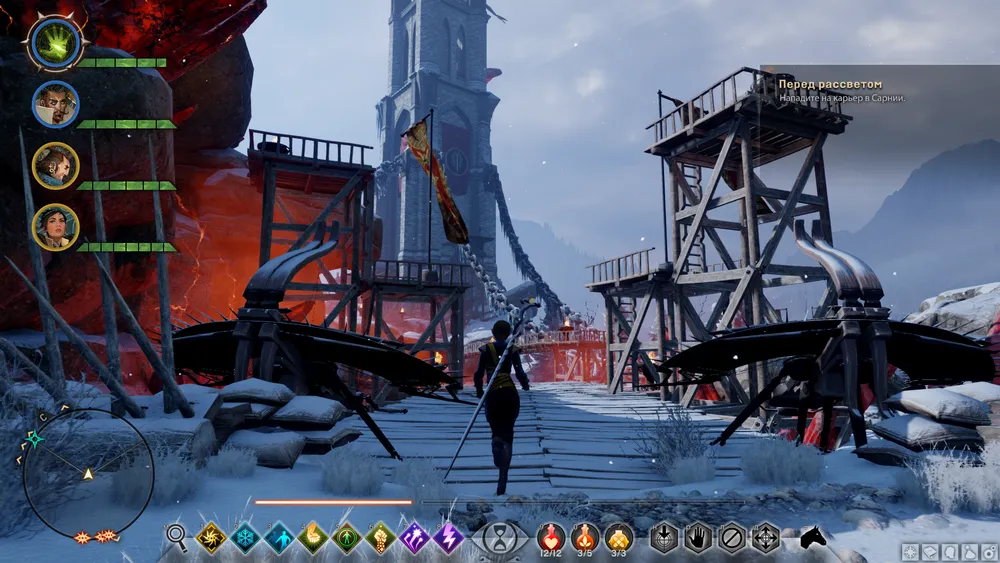Select the mustached companion with eyepatch portrait
This screenshot has width=1000, height=563.
point(55,104)
